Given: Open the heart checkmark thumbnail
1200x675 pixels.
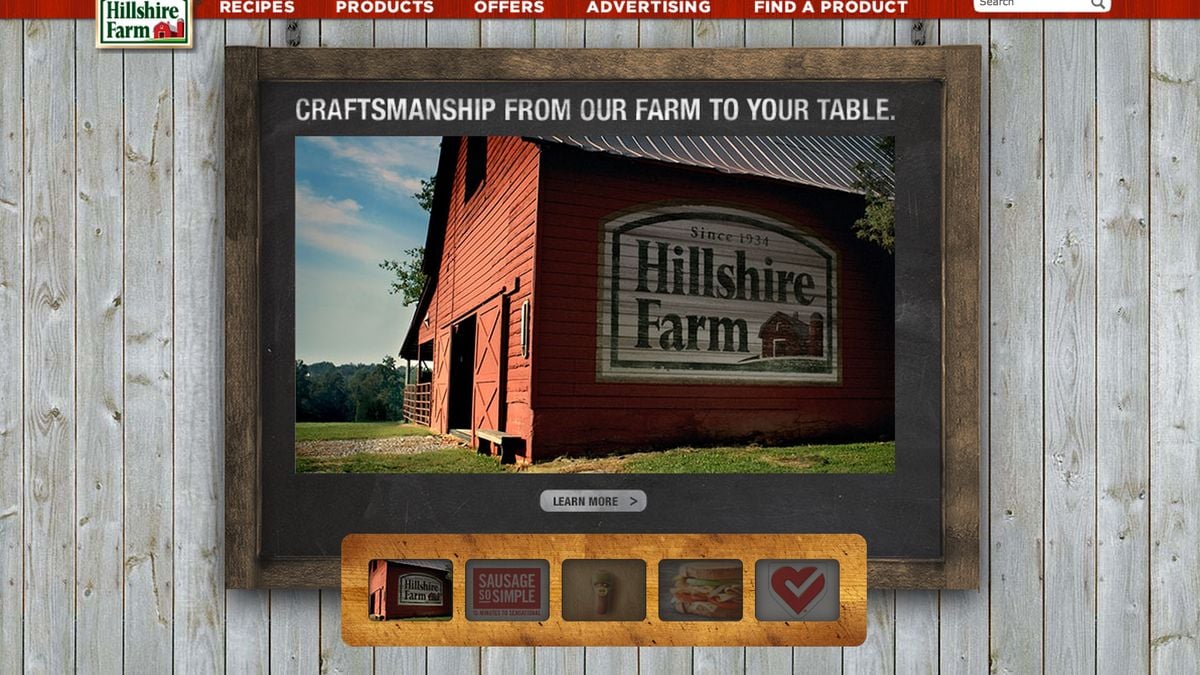Looking at the screenshot, I should 797,590.
